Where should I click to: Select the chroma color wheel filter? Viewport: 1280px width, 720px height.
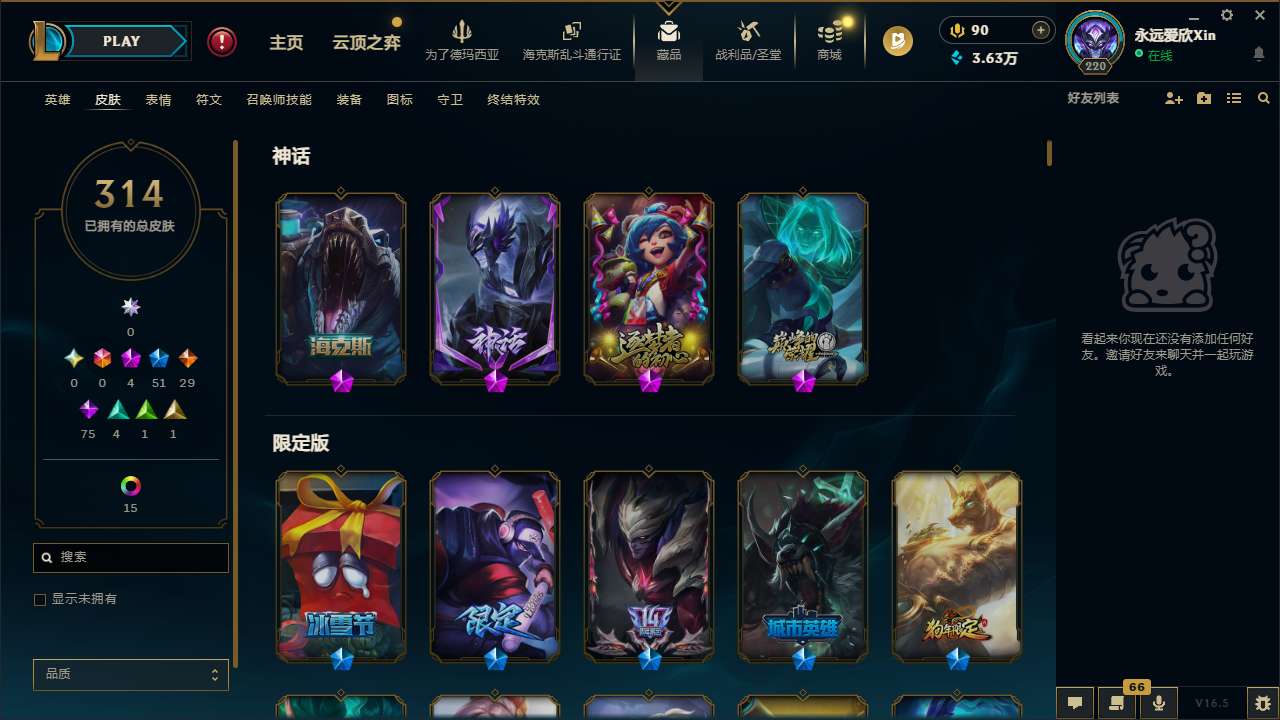click(x=130, y=489)
